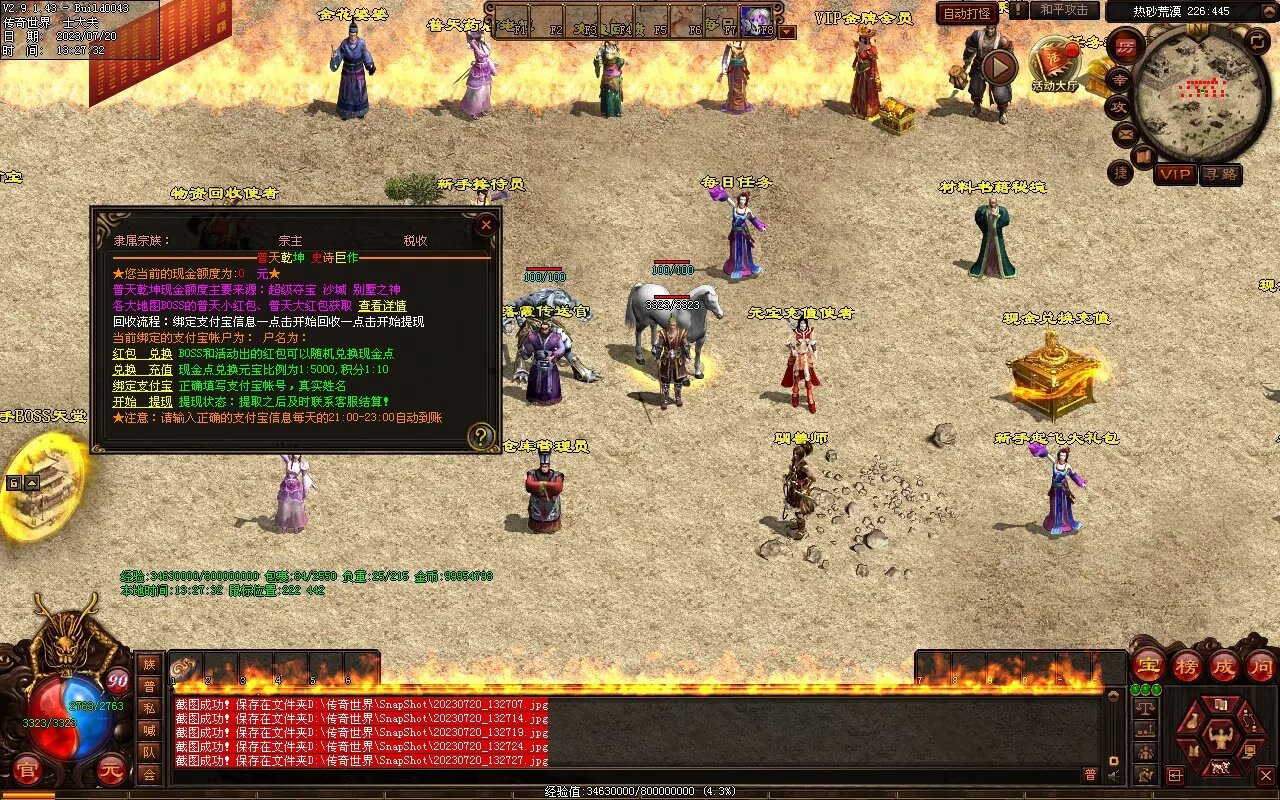This screenshot has height=800, width=1280.
Task: Open the 活动大厅 event hall
Action: coord(1055,65)
